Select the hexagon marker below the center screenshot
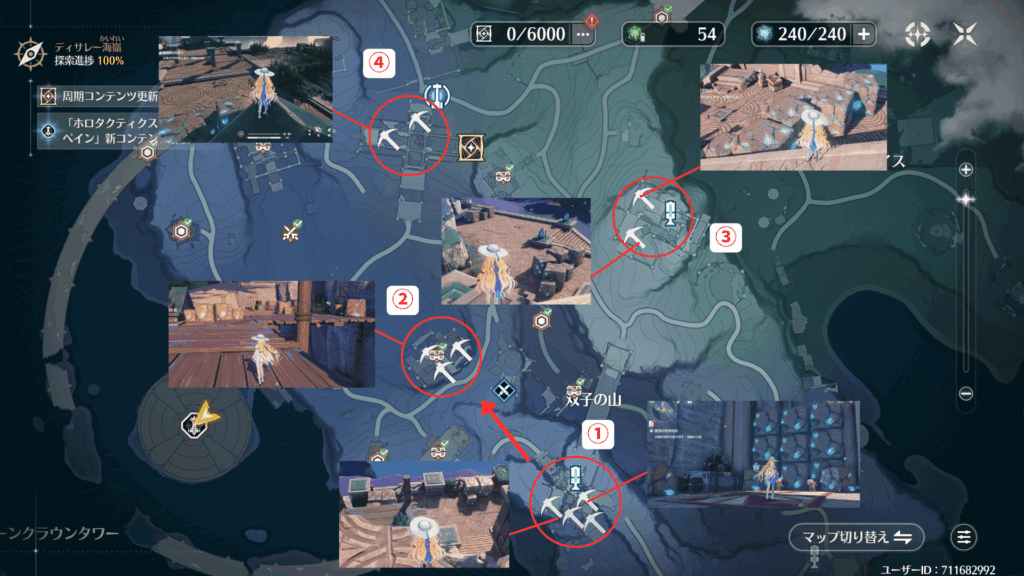Screen dimensions: 1024x576 tap(542, 321)
